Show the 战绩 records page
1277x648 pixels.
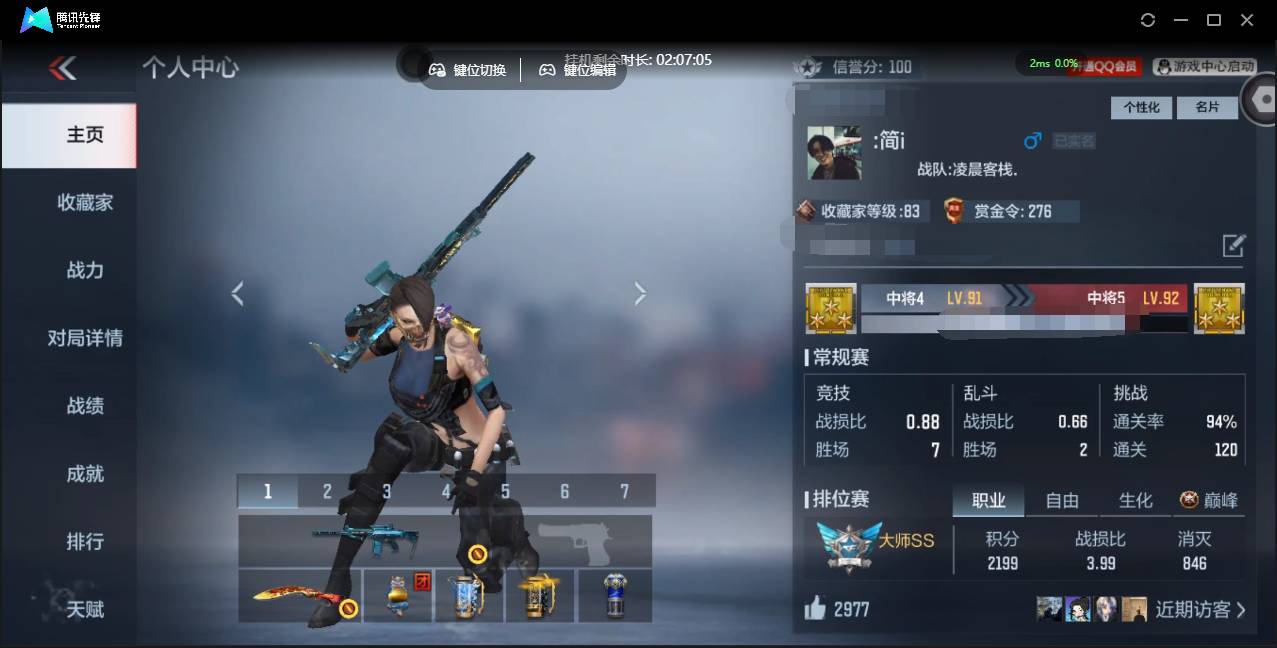[85, 406]
